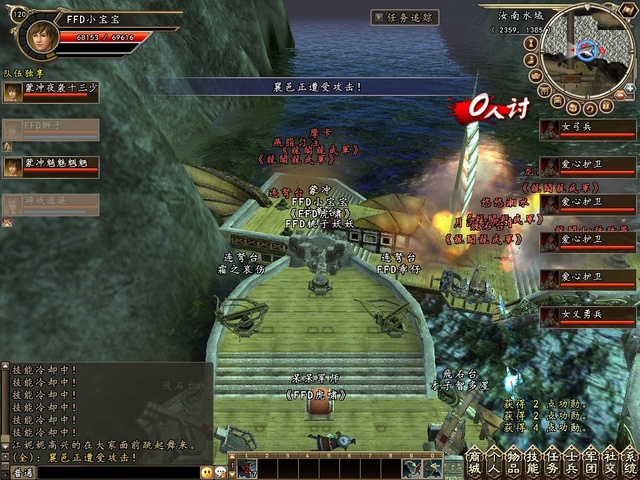640x480 pixels.
Task: Target the 女义勇兵 enemy frame
Action: (x=588, y=316)
